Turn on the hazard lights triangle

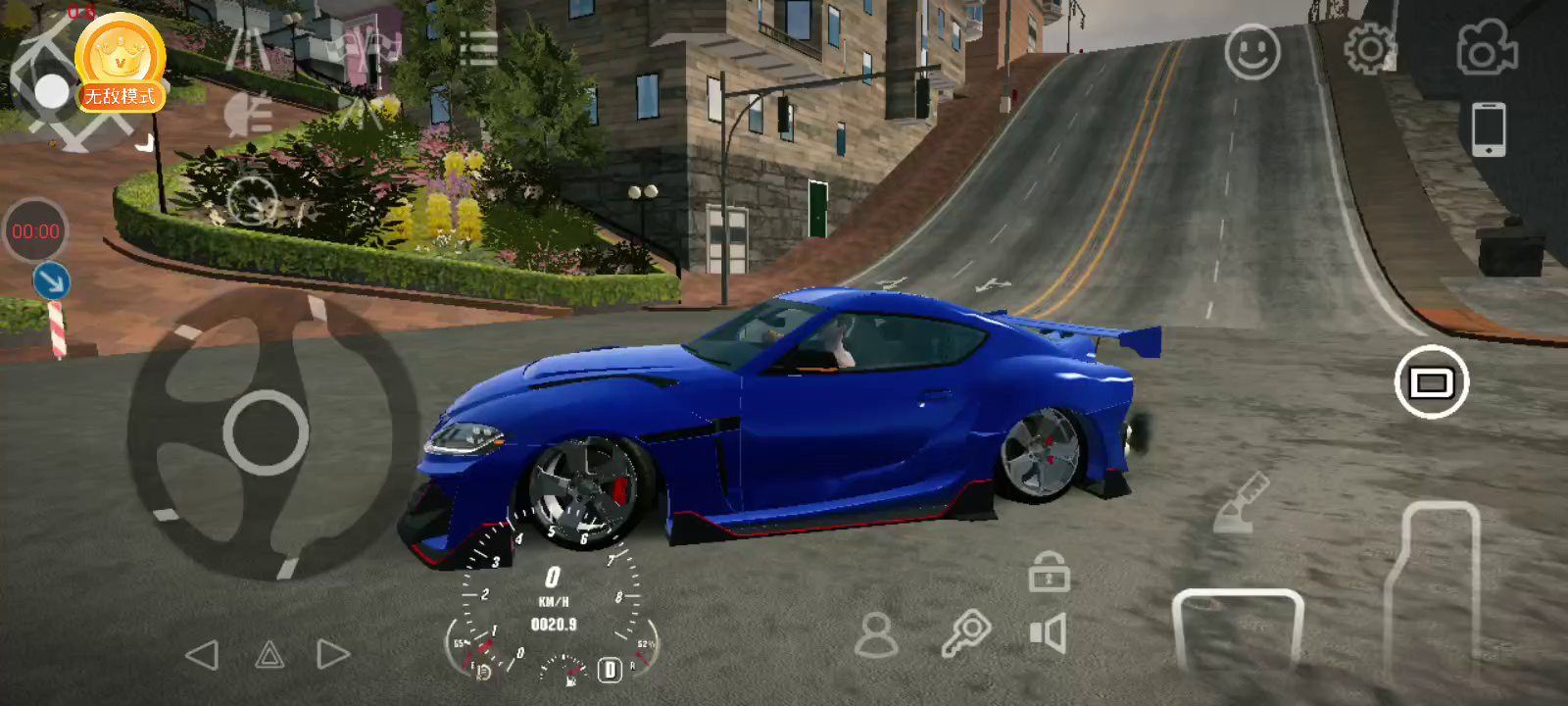[269, 655]
